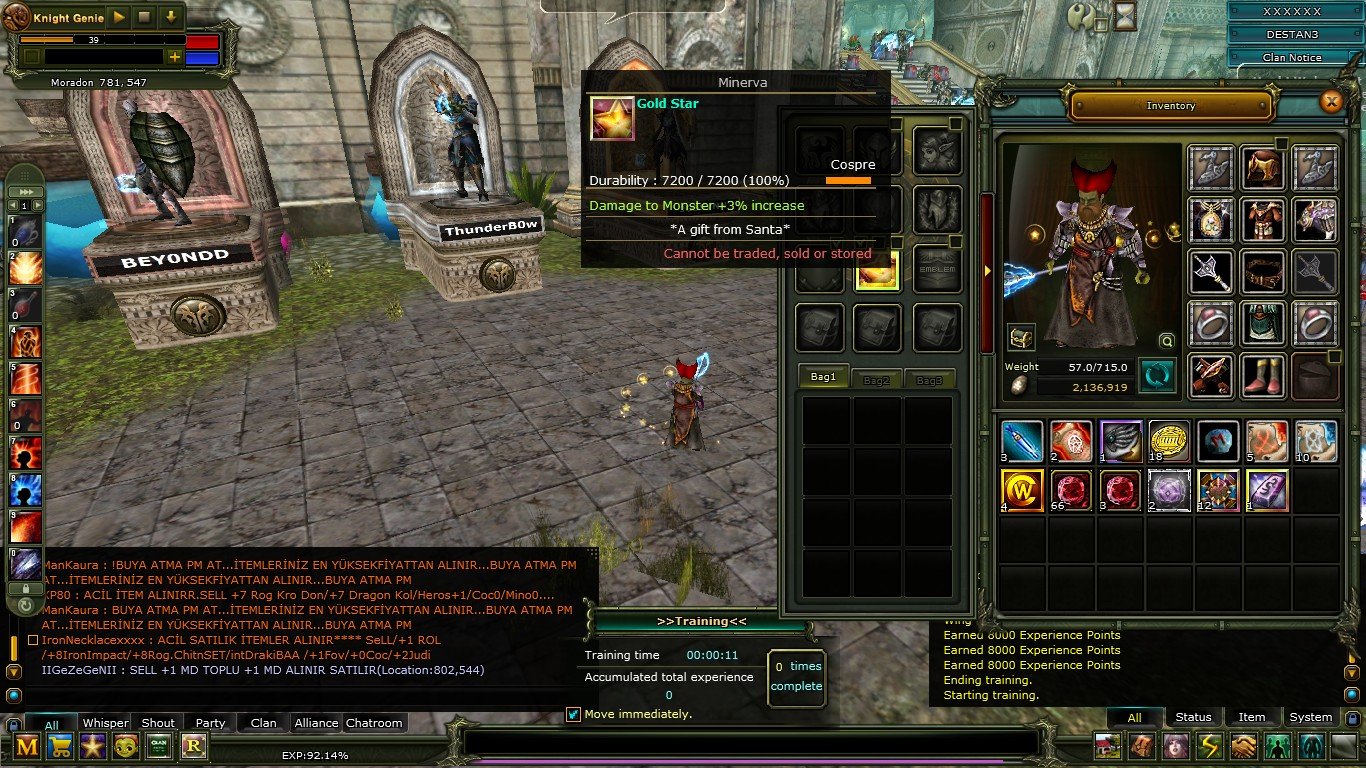
Task: Open the Clan chat tab
Action: tap(263, 723)
